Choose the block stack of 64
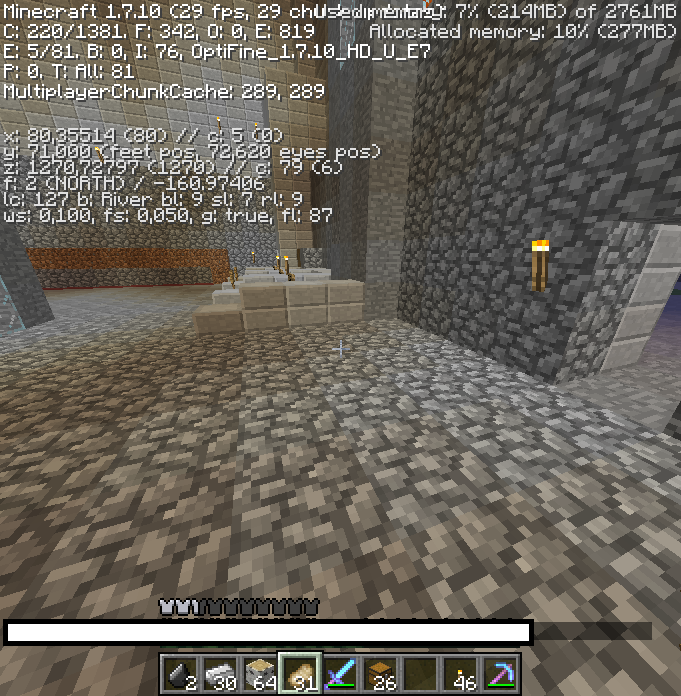Image resolution: width=681 pixels, height=696 pixels. click(260, 675)
